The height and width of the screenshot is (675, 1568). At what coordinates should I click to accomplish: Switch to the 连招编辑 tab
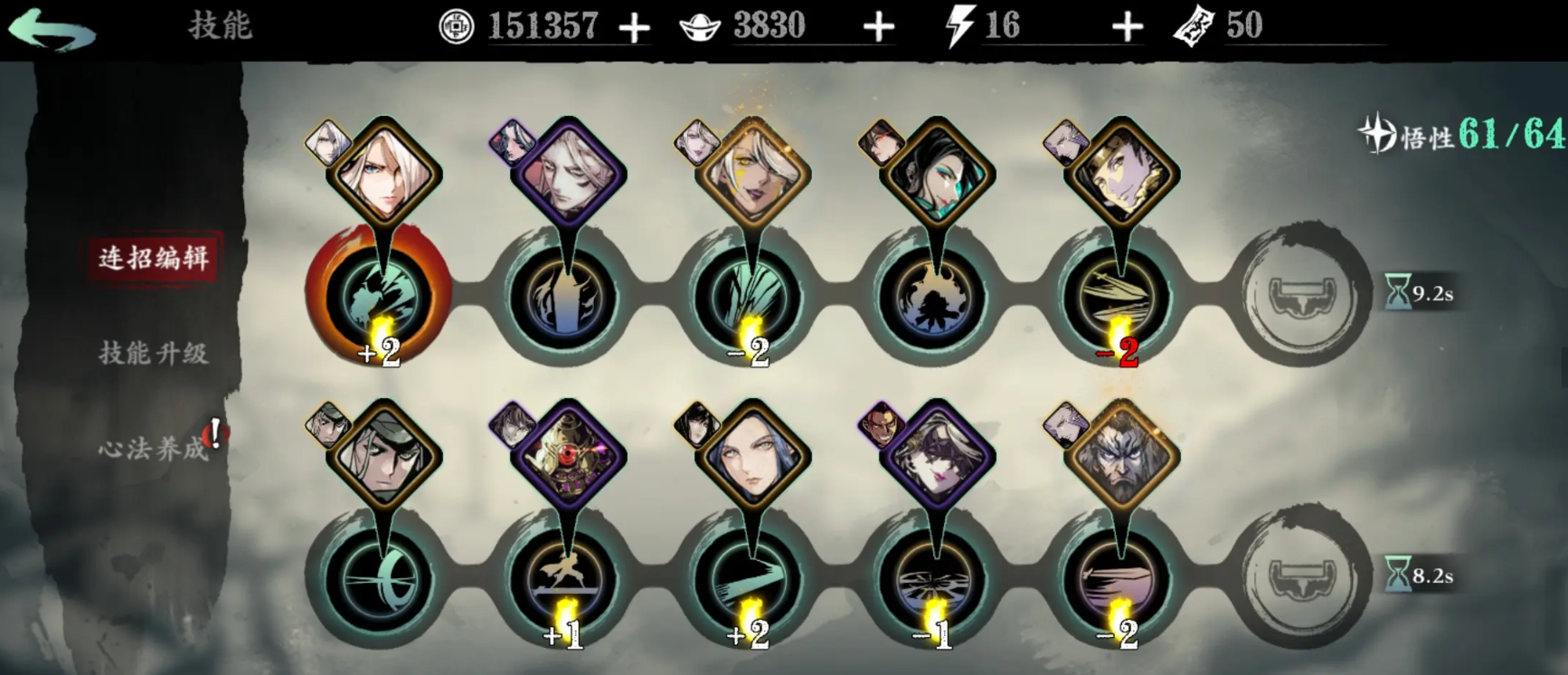coord(153,258)
